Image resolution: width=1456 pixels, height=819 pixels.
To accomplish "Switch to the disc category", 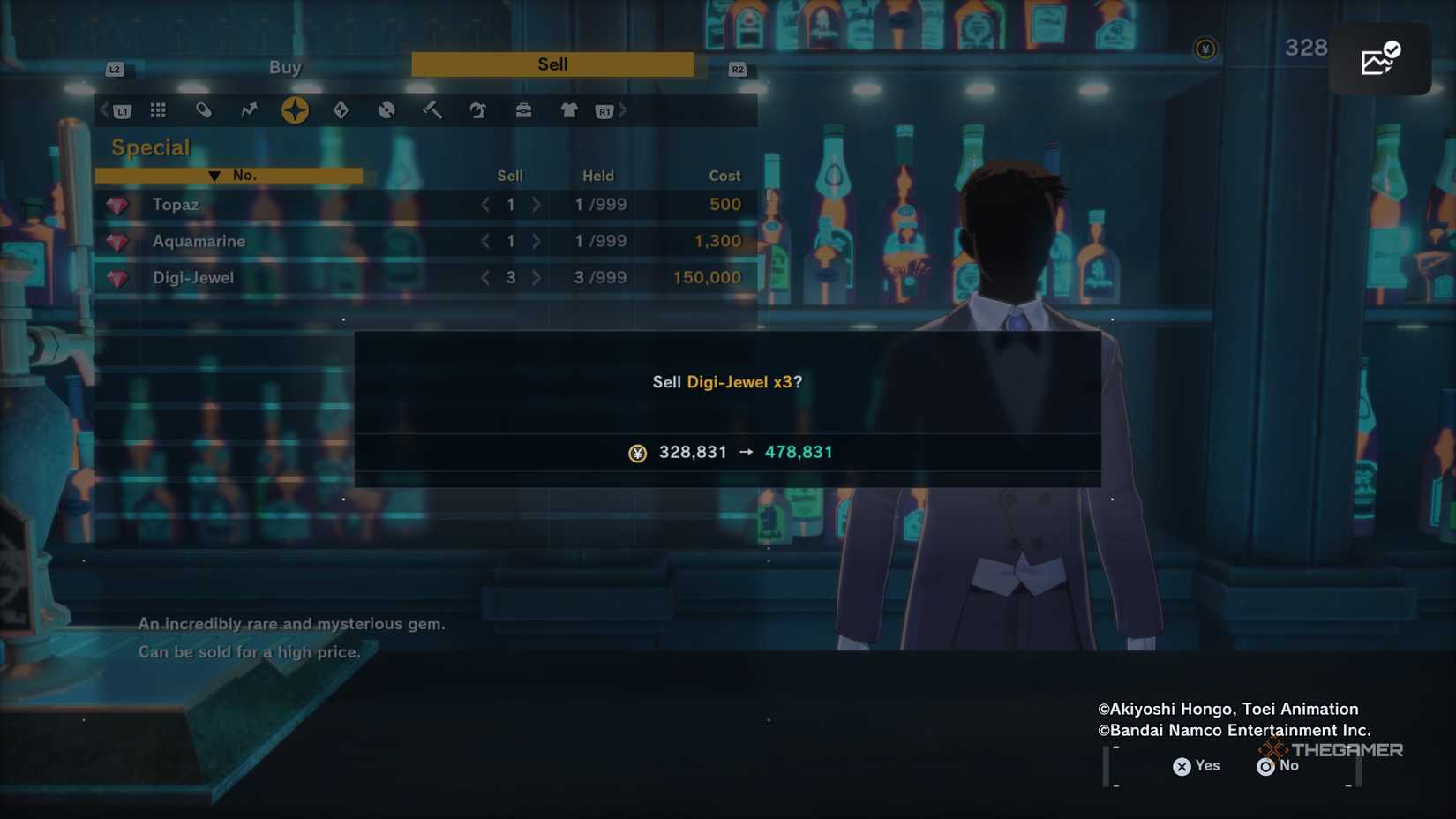I will click(x=387, y=110).
